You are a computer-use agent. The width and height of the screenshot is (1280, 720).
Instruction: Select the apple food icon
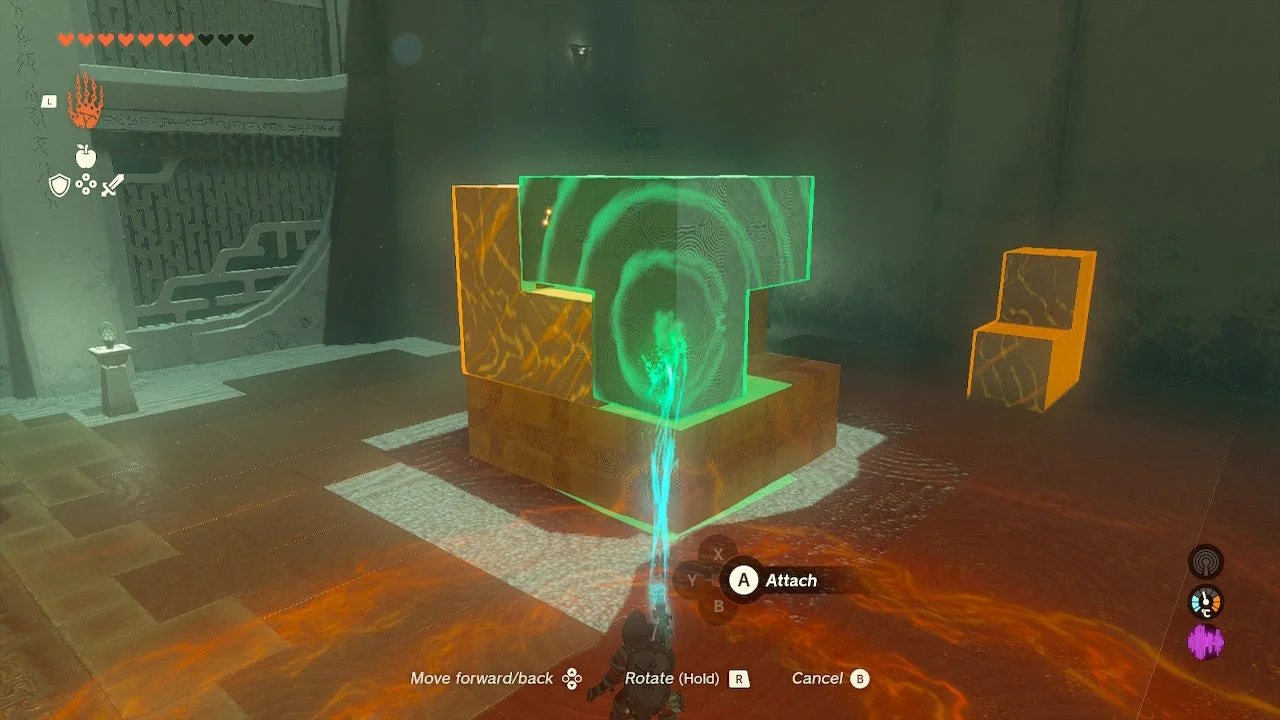click(85, 155)
